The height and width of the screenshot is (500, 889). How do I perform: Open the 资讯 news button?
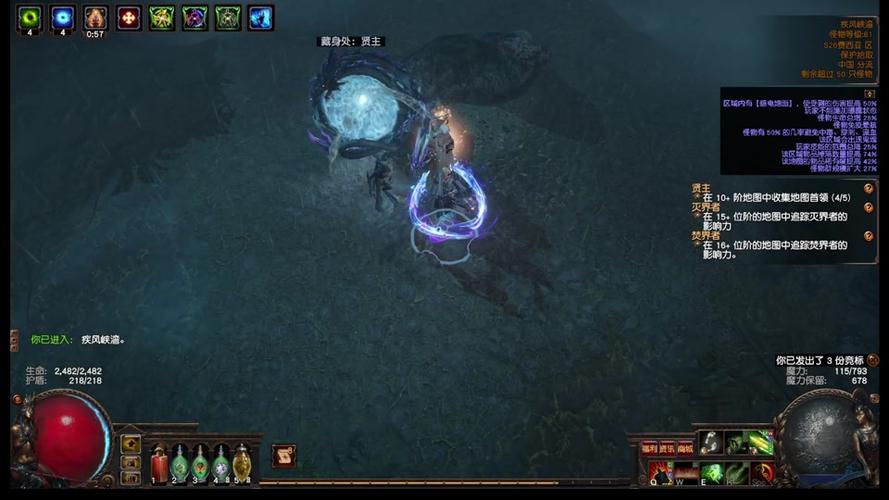click(667, 448)
